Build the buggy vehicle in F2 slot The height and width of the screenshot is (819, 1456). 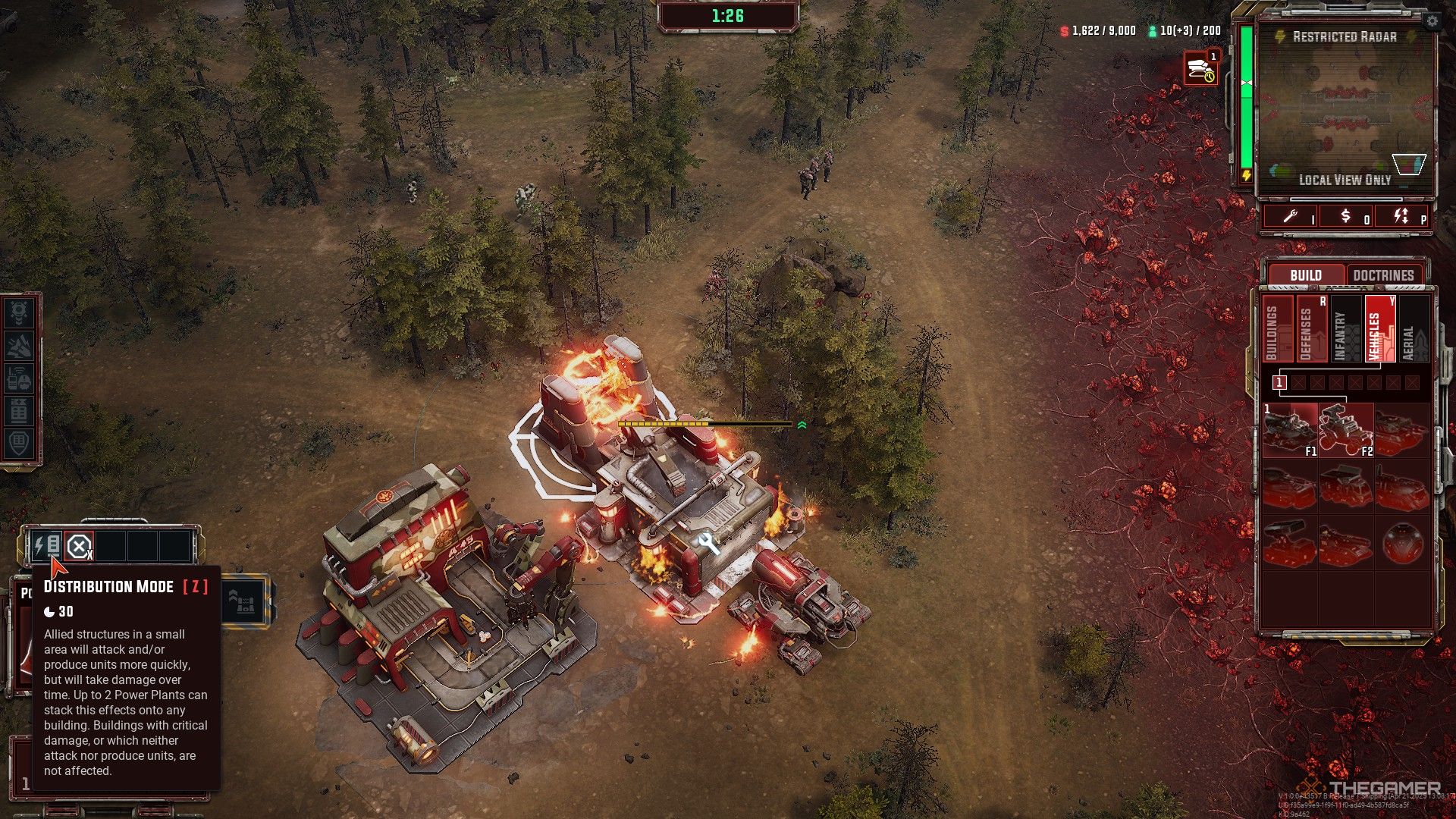coord(1345,431)
